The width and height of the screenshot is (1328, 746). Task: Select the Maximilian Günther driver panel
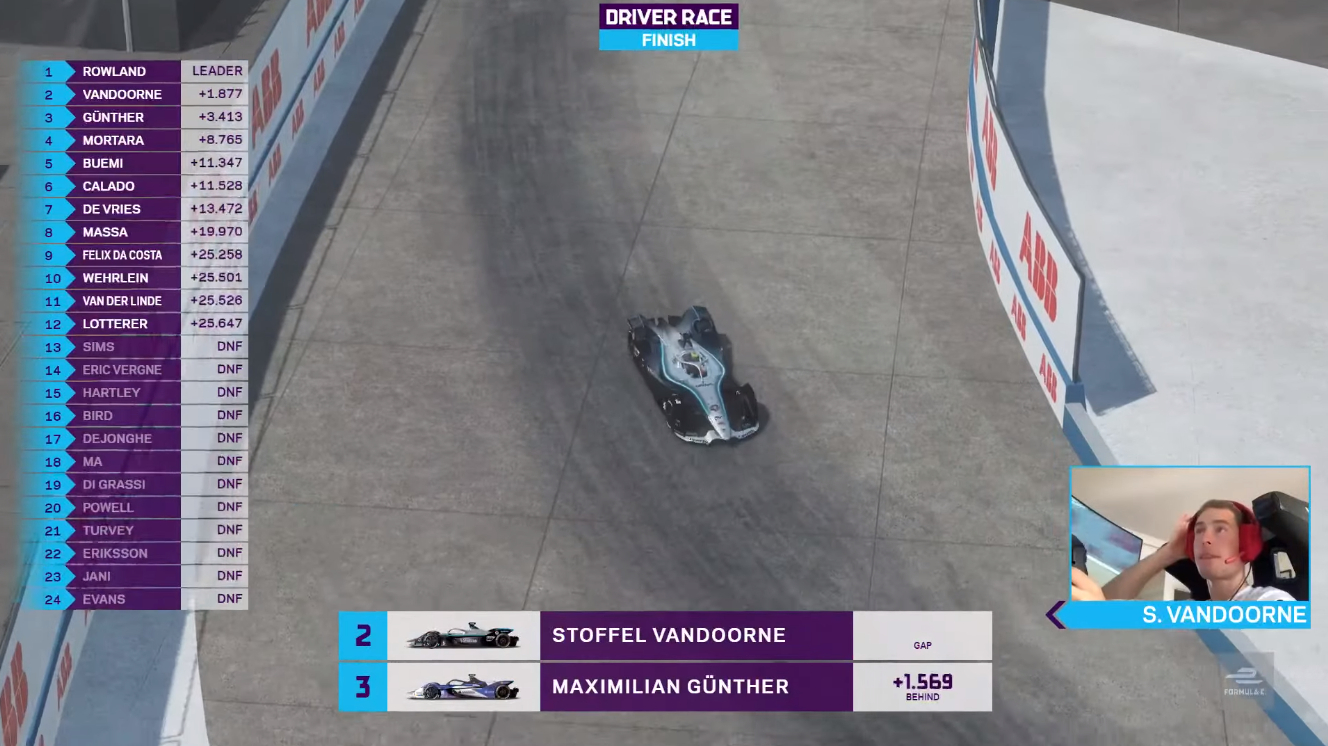[x=665, y=687]
